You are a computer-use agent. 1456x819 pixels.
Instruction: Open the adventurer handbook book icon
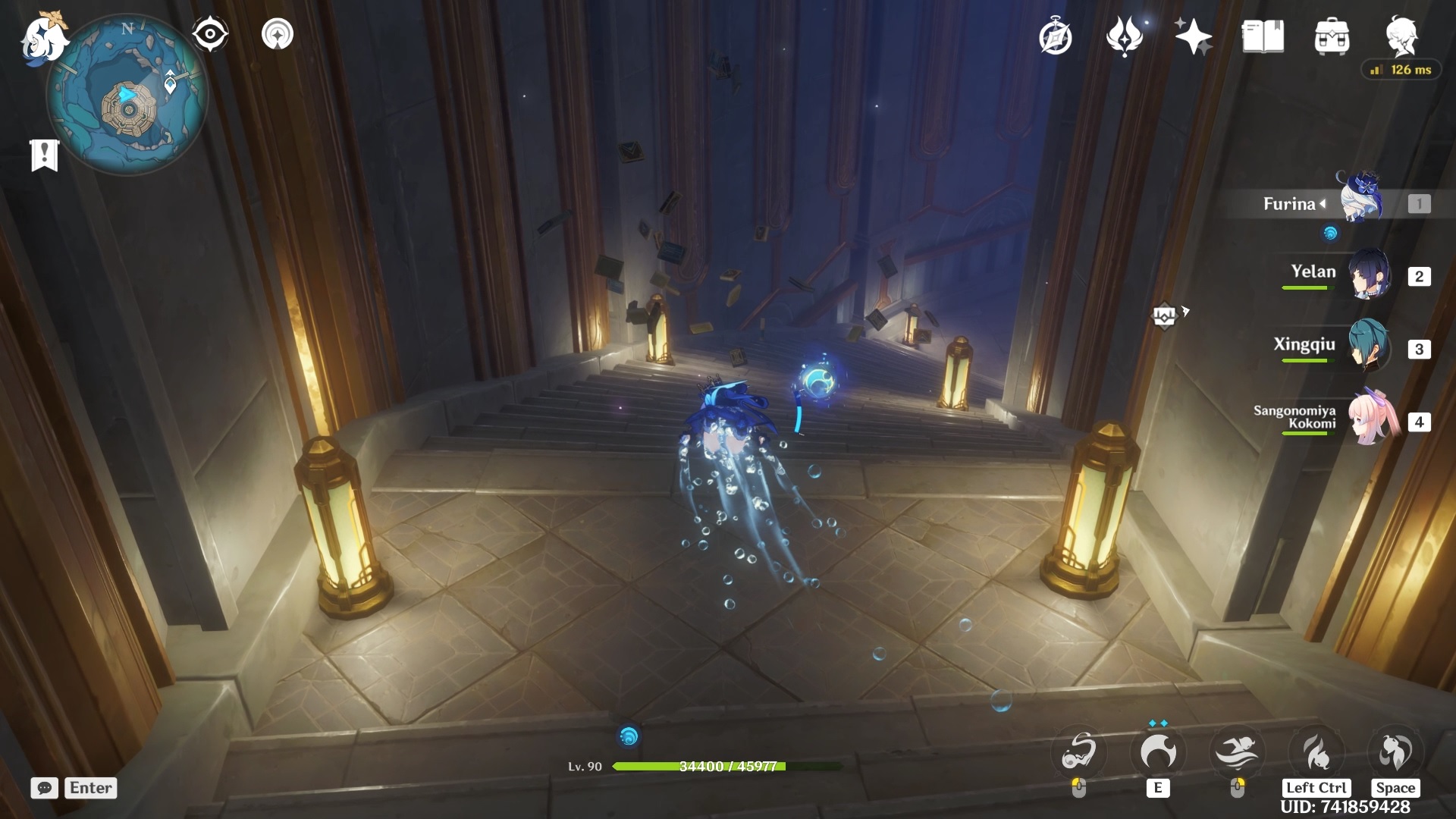click(x=1263, y=37)
